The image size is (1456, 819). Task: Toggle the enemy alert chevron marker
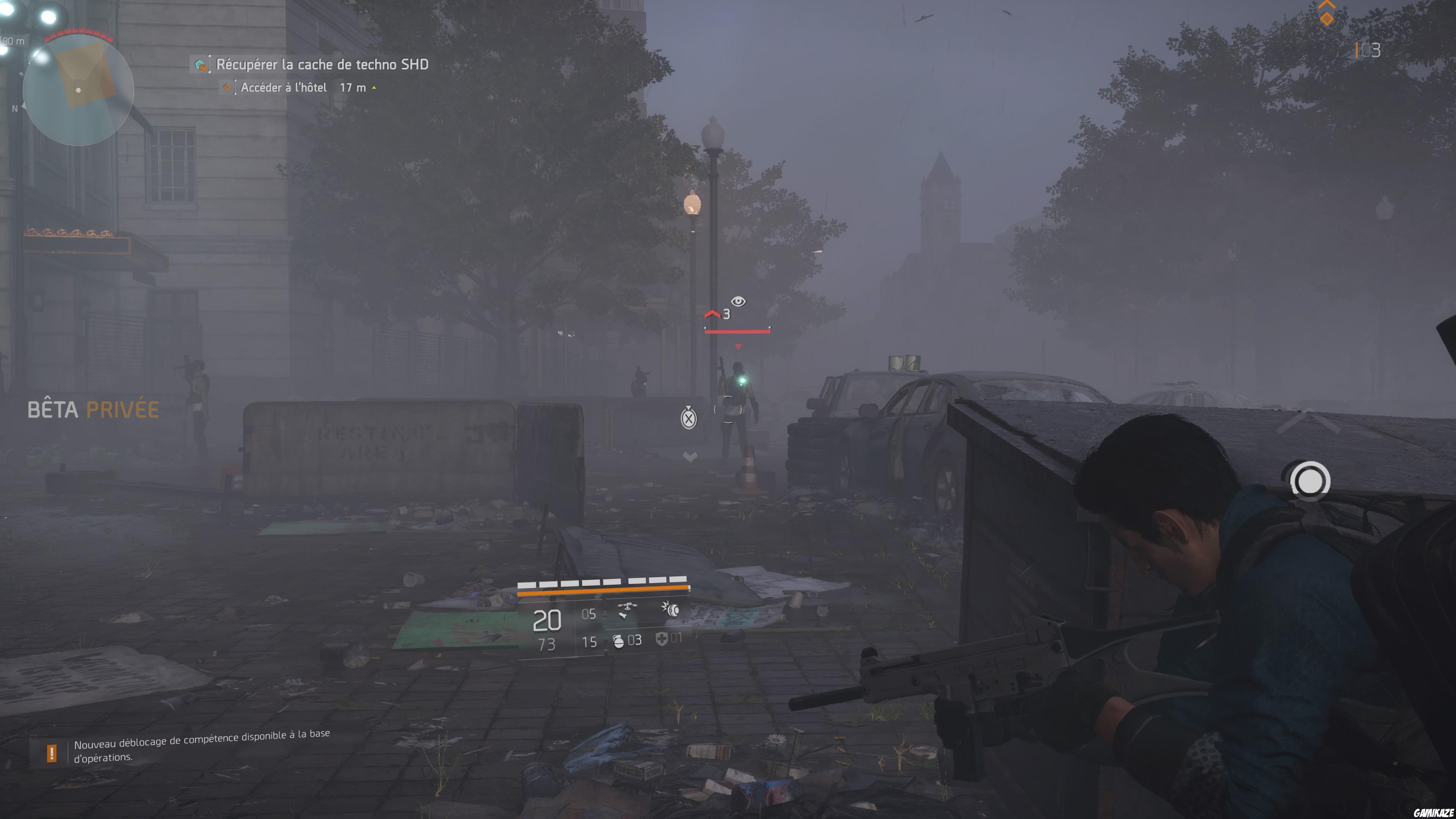[x=713, y=314]
